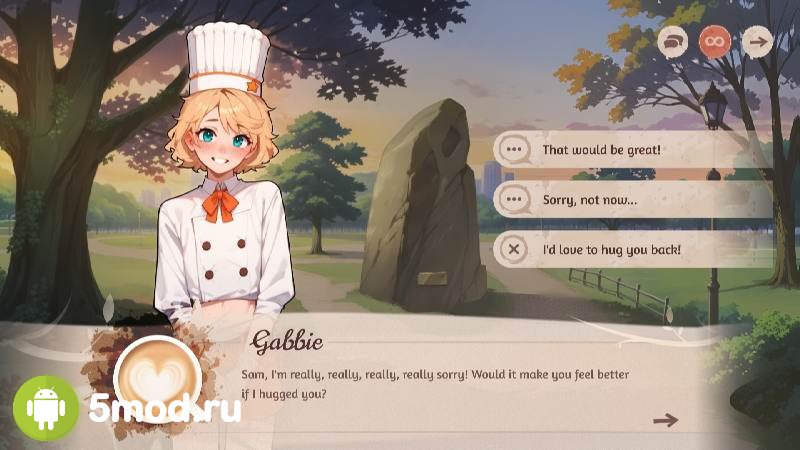Open the dialogue history speech-bubble icon
The width and height of the screenshot is (800, 450).
673,42
